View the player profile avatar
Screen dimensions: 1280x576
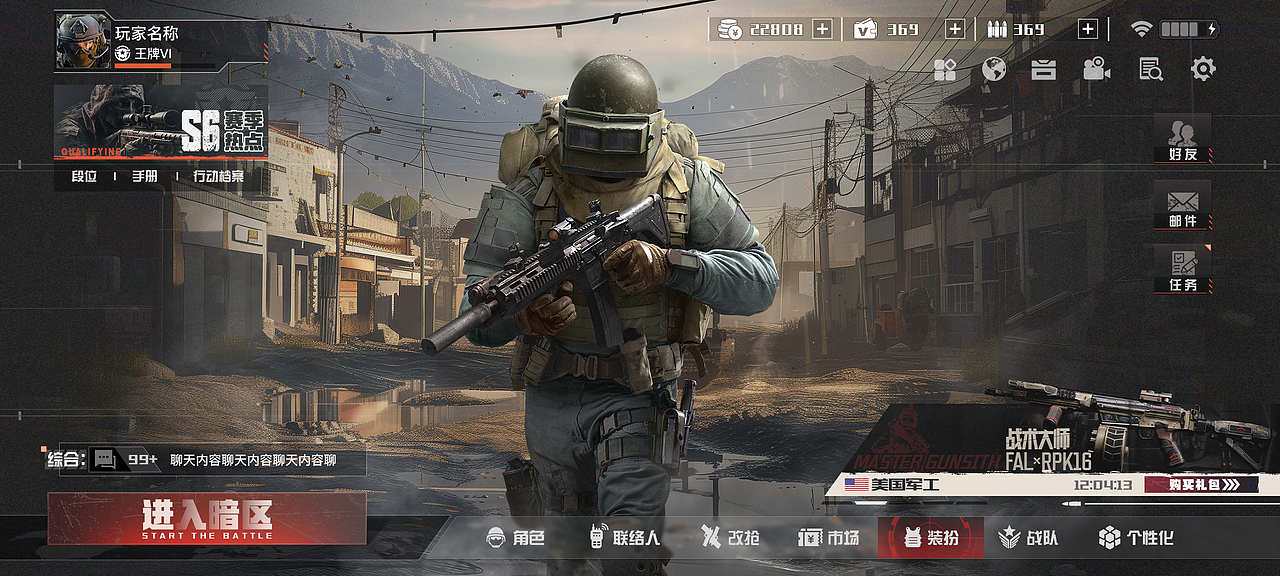[83, 41]
